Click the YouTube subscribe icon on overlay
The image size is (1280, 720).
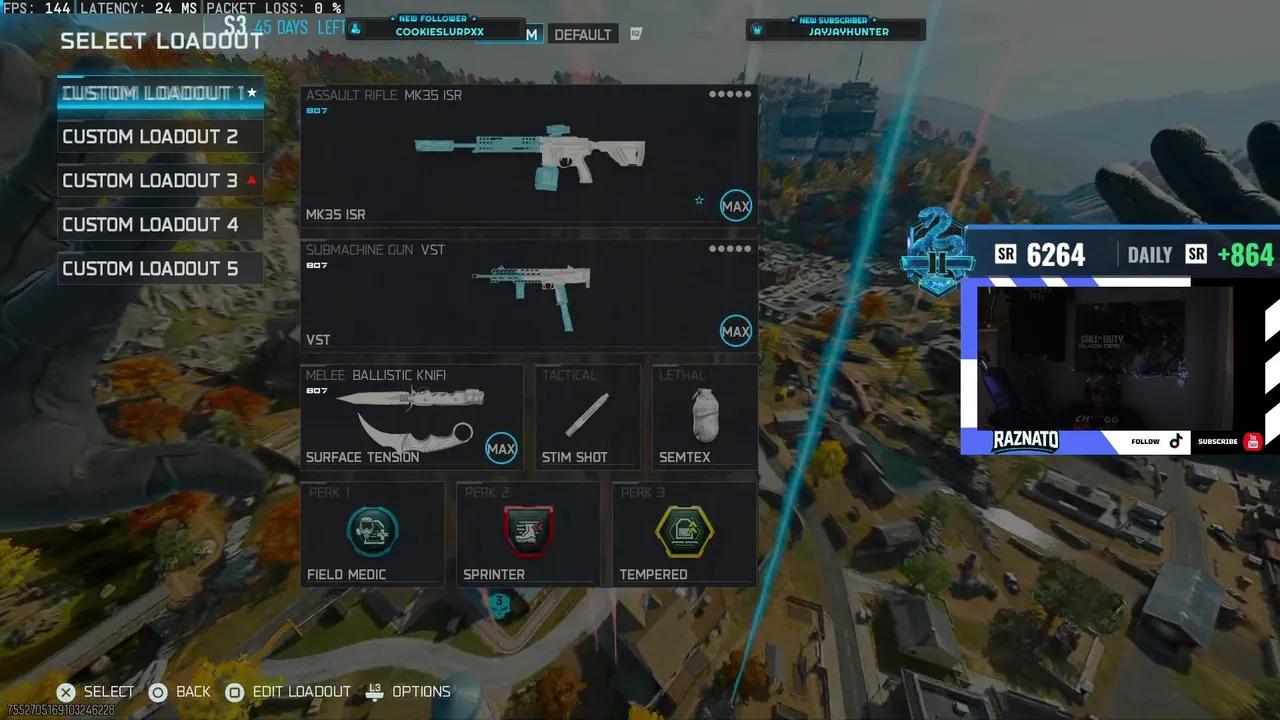[x=1252, y=441]
